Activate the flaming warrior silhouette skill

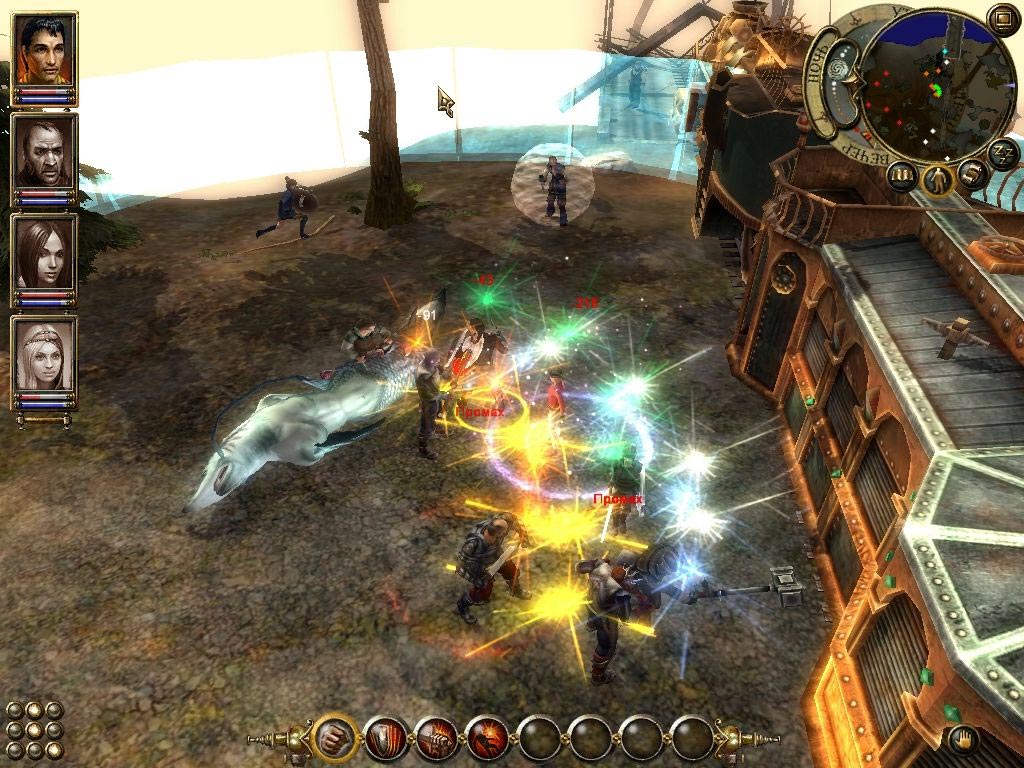pos(487,738)
